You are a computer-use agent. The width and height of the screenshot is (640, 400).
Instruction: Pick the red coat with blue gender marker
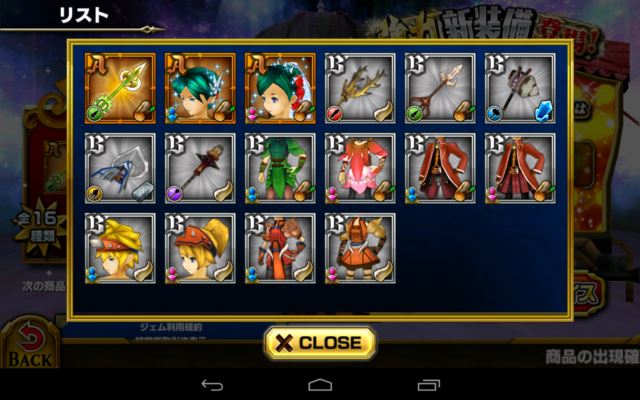point(440,168)
